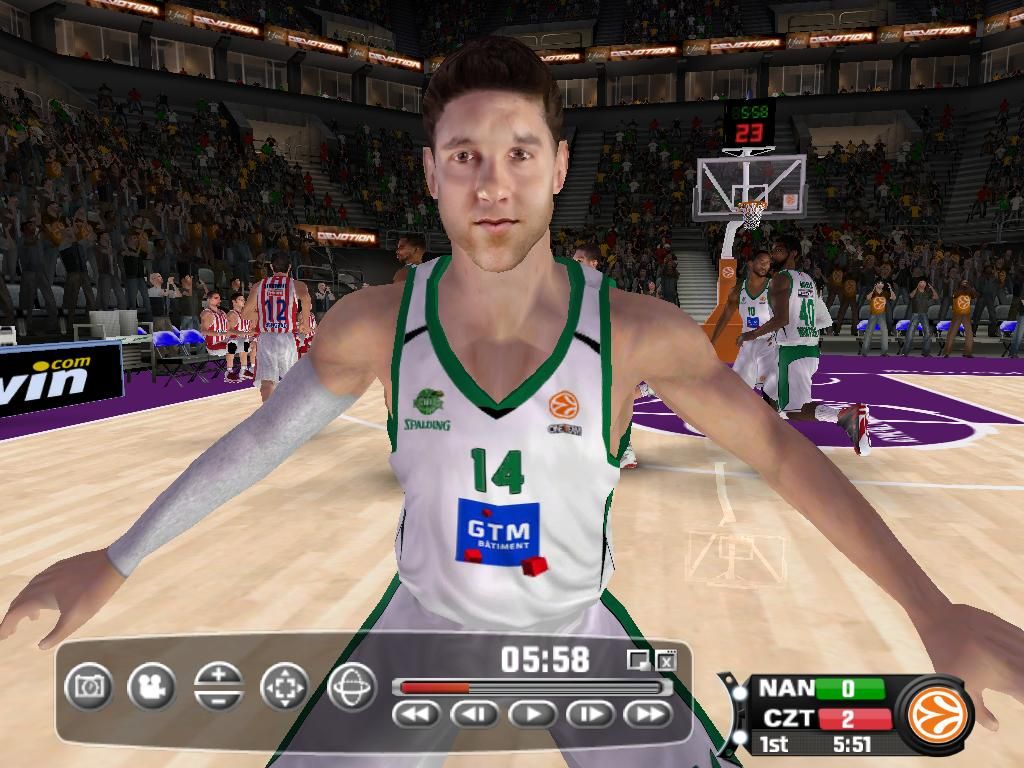Zoom in with the plus button
Viewport: 1024px width, 768px height.
pos(219,674)
